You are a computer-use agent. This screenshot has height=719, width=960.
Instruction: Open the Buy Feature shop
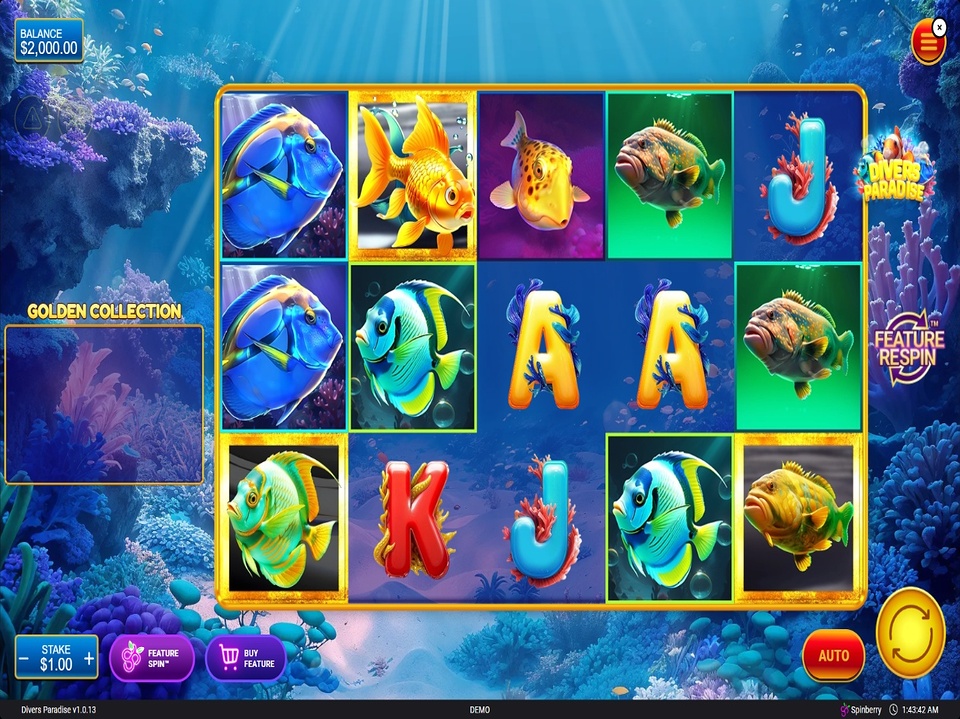point(246,657)
